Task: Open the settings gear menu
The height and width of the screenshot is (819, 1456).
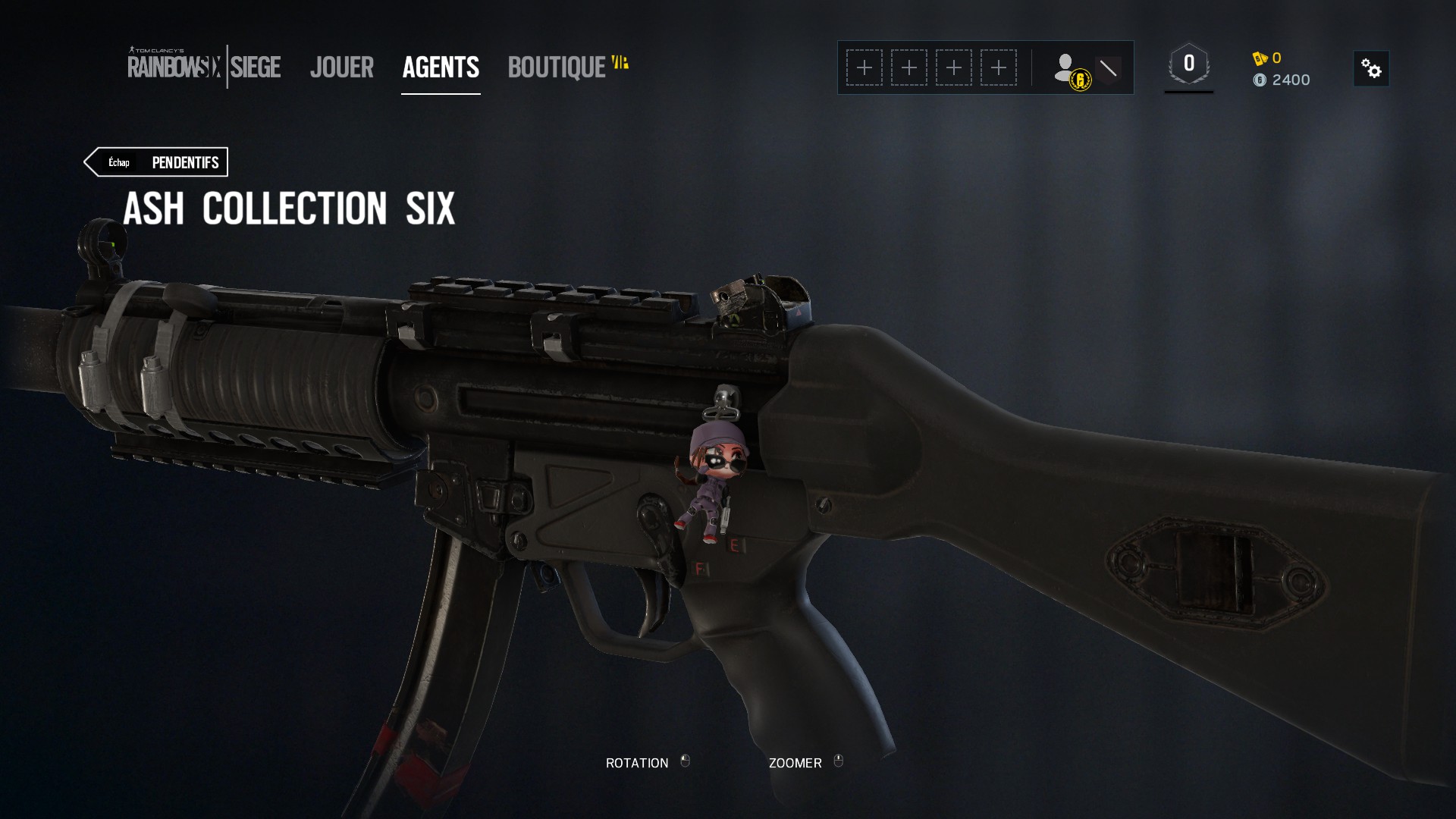Action: pos(1371,69)
